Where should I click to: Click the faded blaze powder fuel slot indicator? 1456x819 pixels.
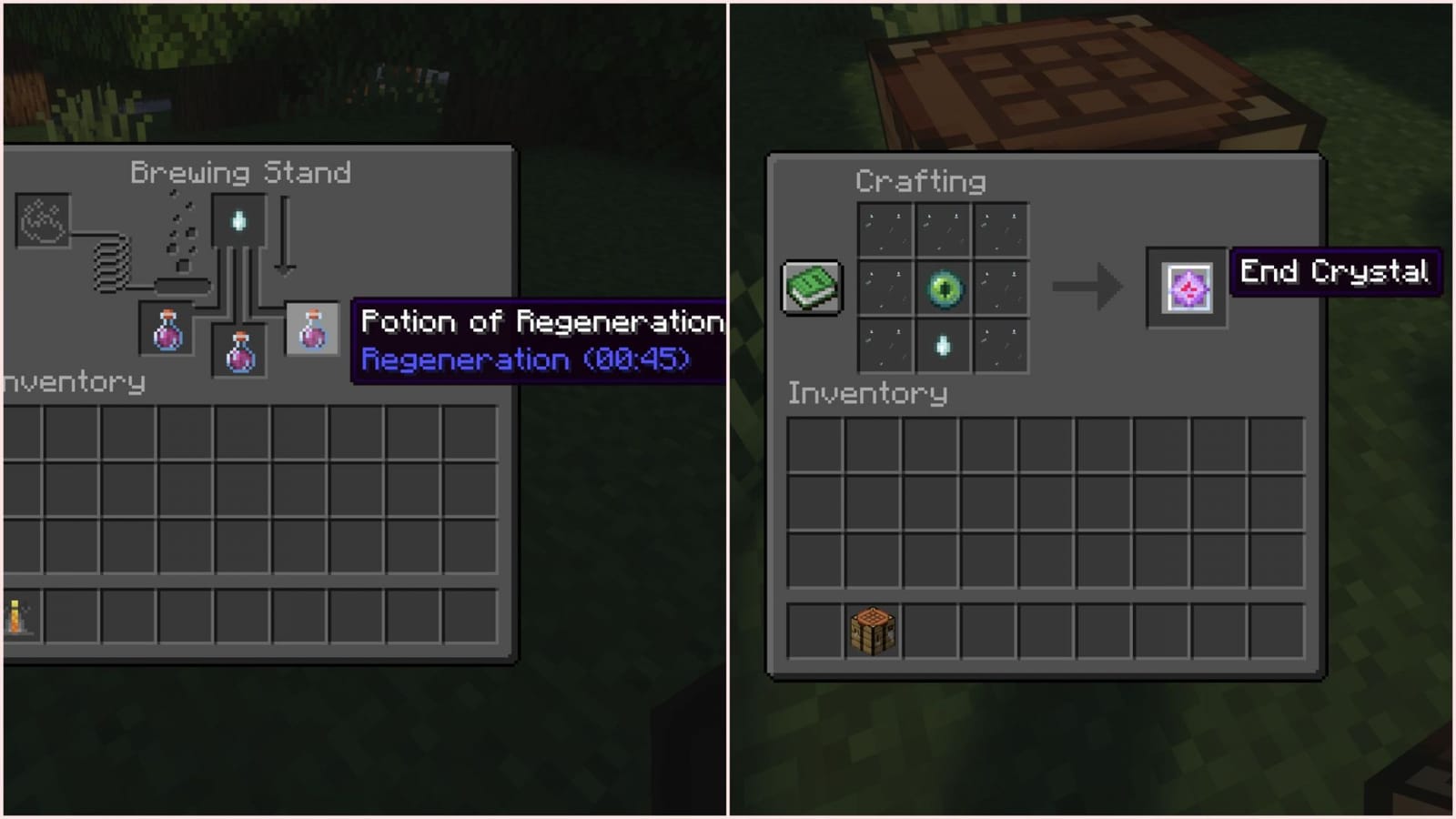(44, 219)
